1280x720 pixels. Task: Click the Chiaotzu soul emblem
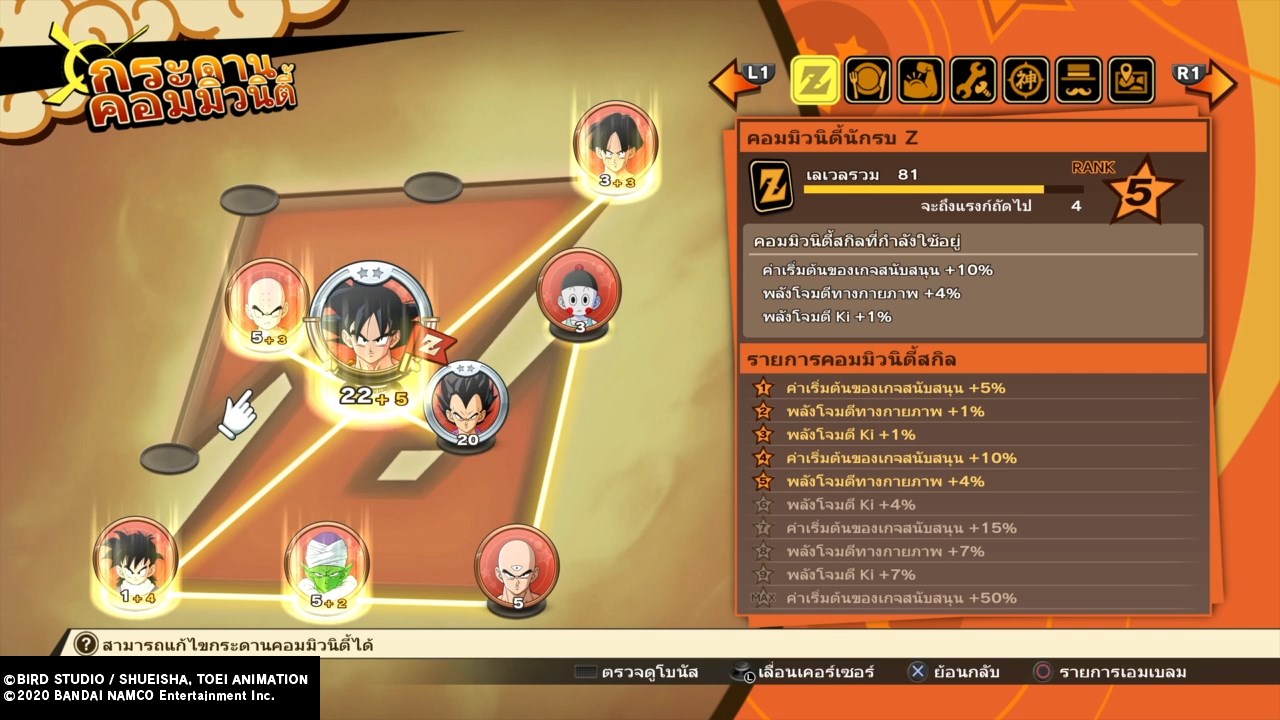tap(579, 290)
